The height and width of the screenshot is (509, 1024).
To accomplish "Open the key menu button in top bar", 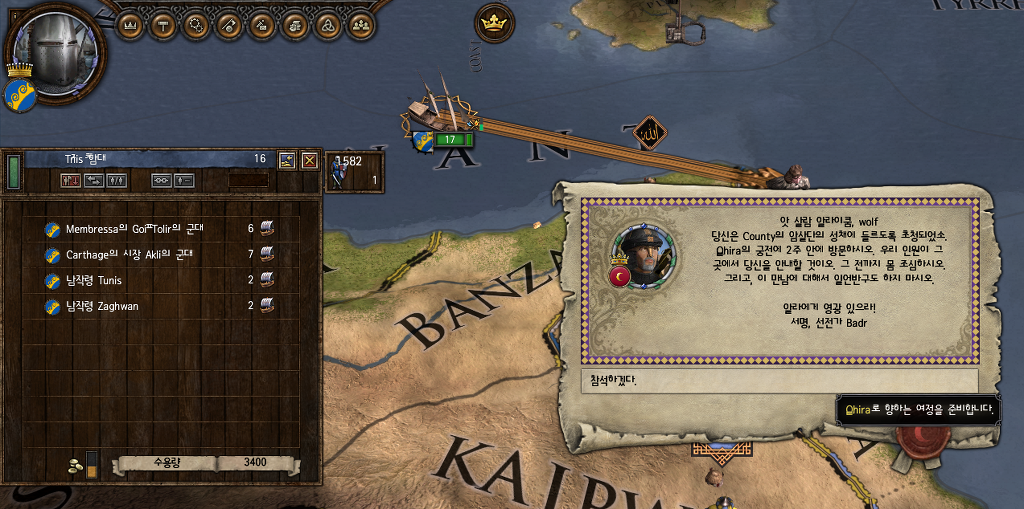I will [x=228, y=24].
